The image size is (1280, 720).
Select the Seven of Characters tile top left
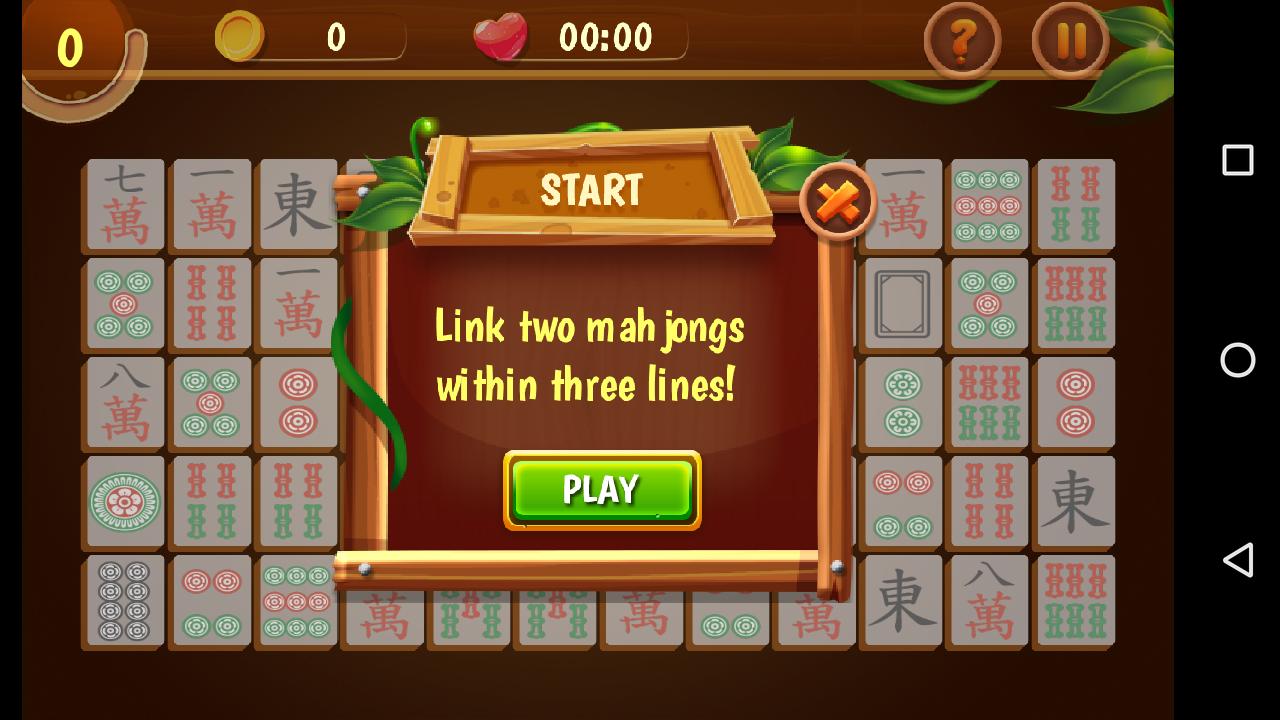124,205
